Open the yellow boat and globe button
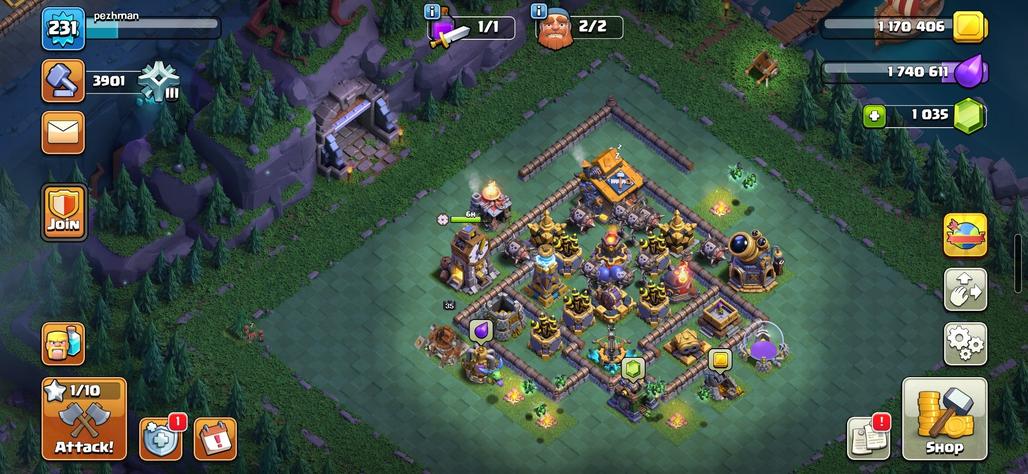1028x474 pixels. click(965, 236)
